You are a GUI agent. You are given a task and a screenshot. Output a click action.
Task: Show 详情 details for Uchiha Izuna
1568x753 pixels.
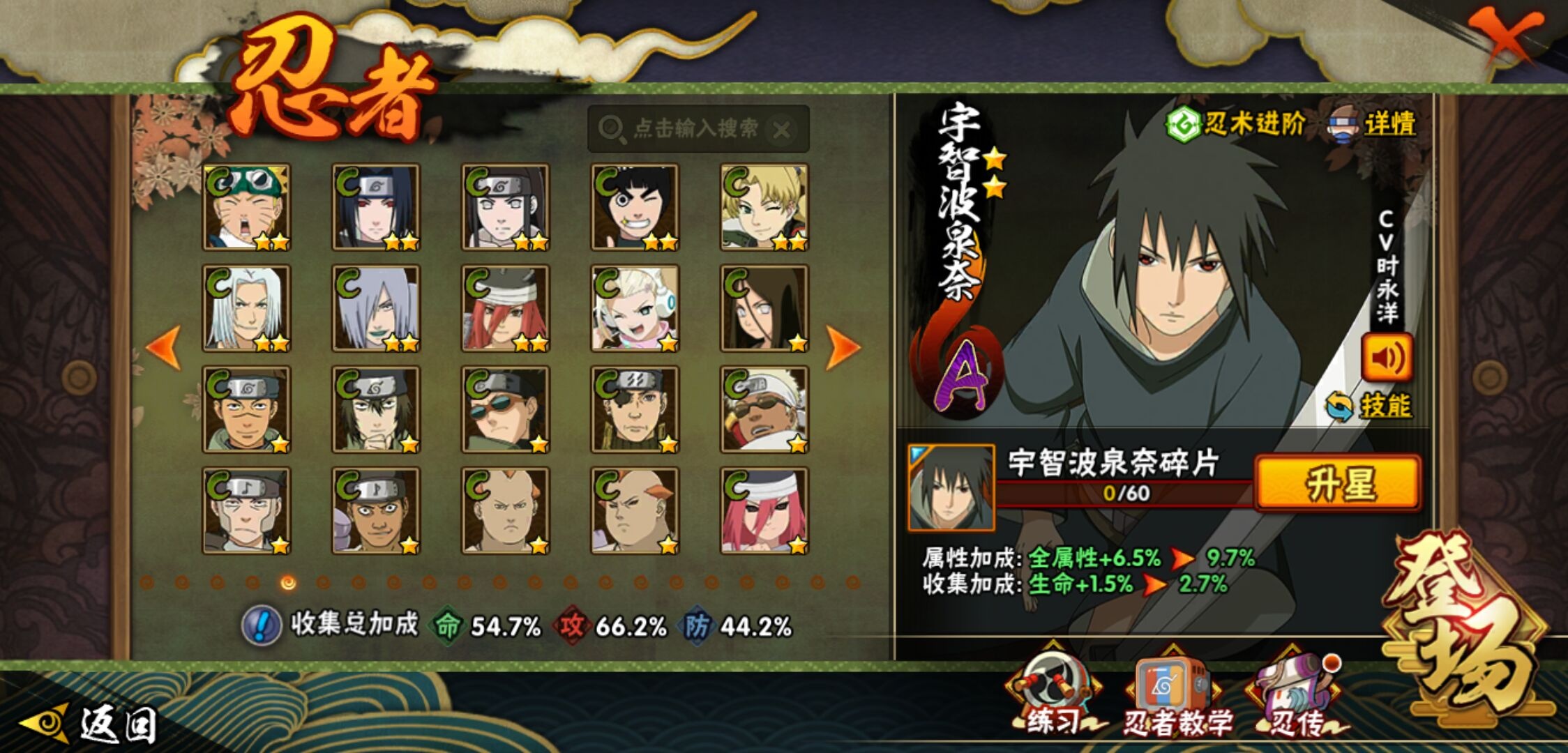tap(1373, 125)
